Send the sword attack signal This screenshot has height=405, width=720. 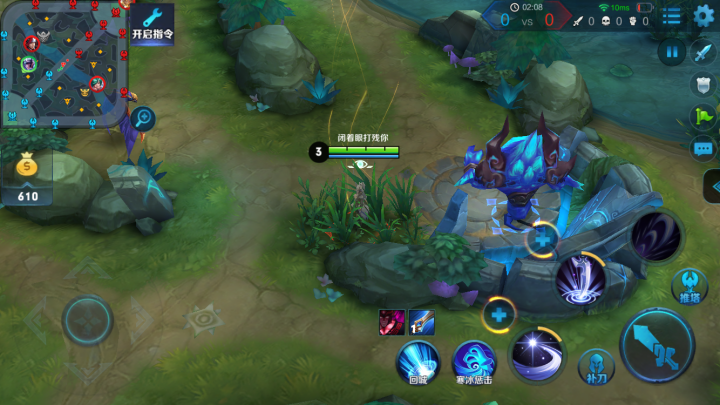(704, 53)
